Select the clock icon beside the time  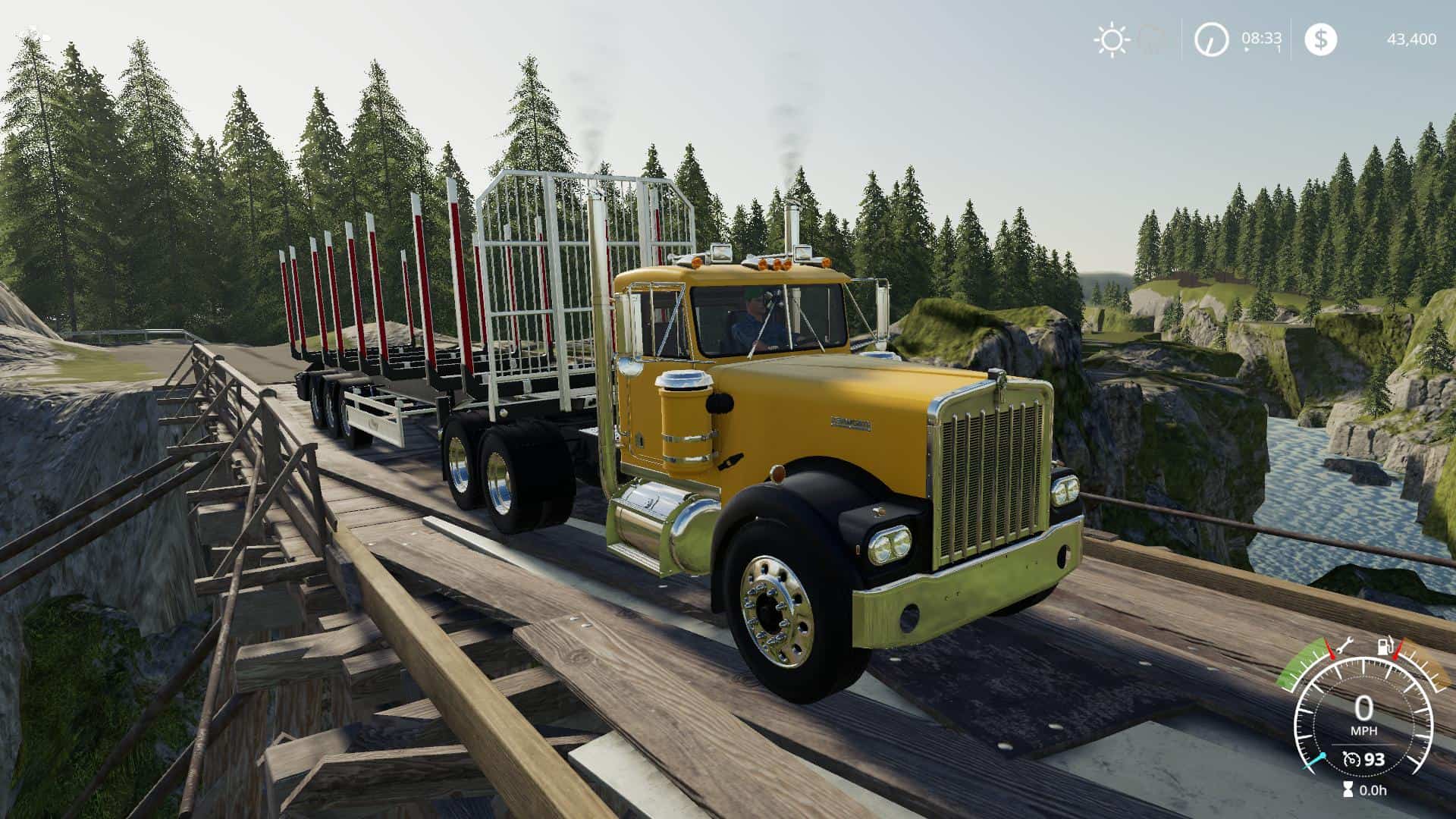click(1211, 39)
